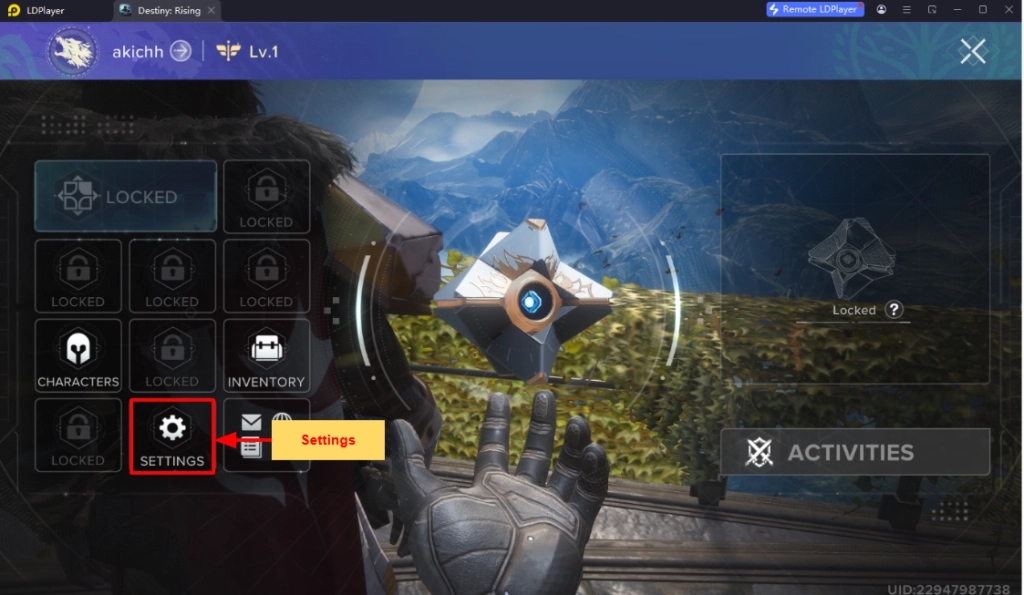Open the Settings menu tile

[x=172, y=436]
